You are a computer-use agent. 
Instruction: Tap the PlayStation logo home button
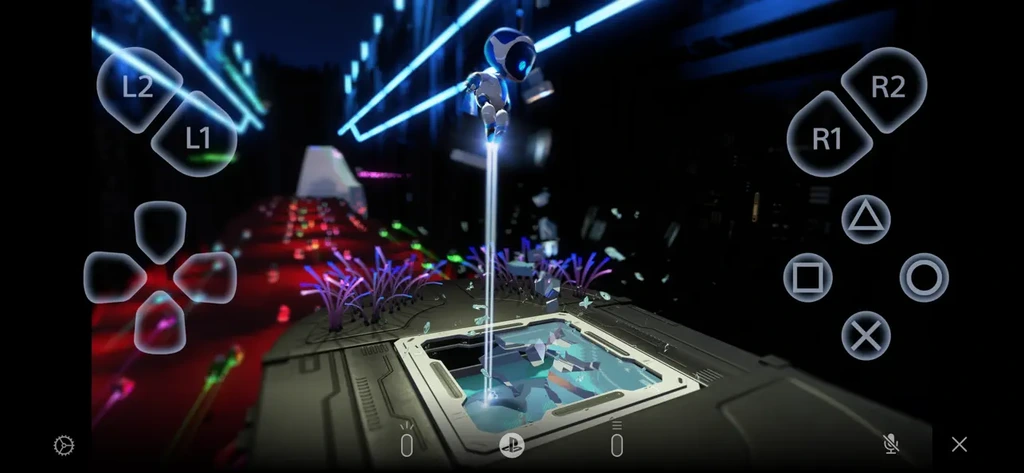[511, 445]
